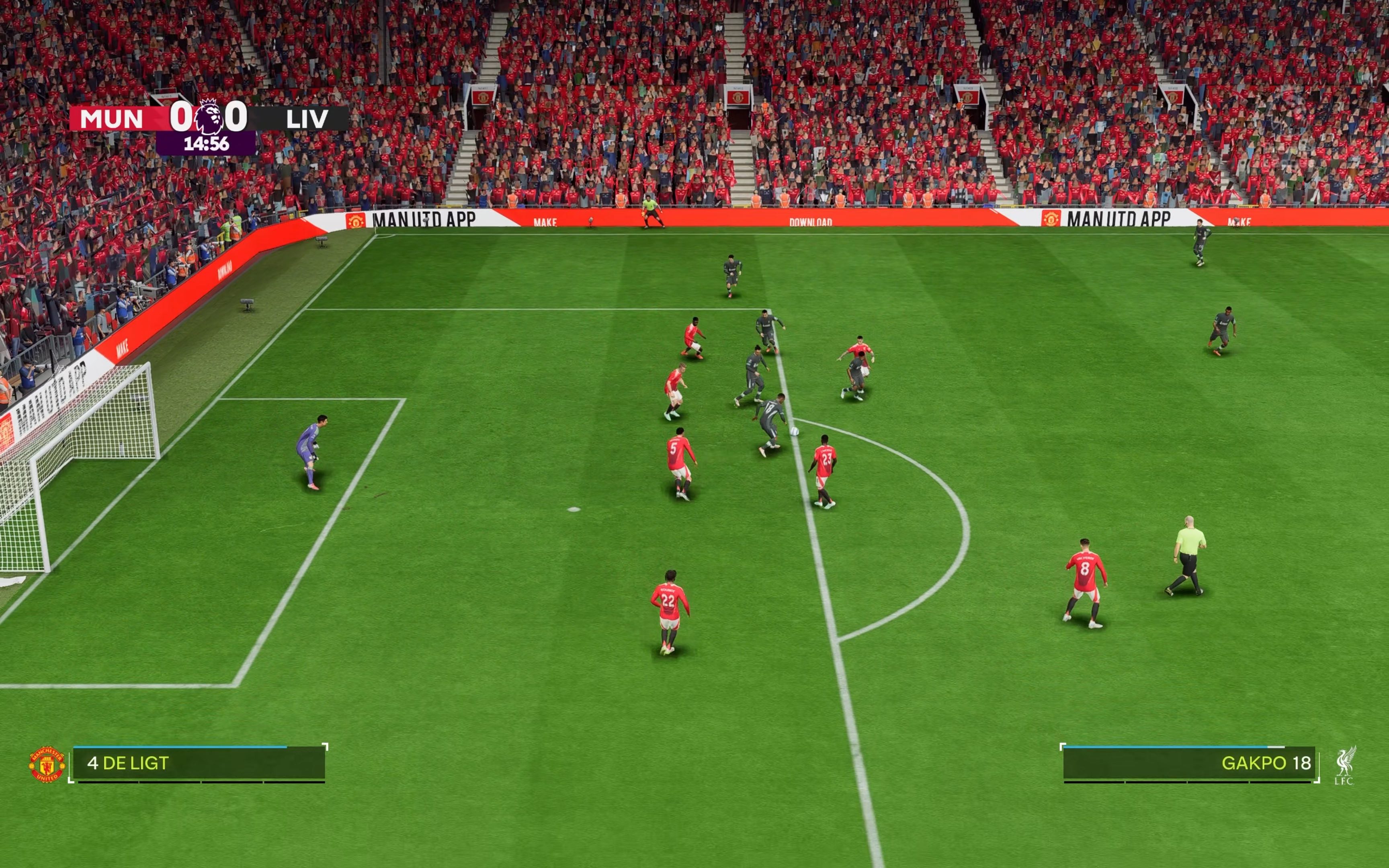Select the Gakpo player name panel
This screenshot has height=868, width=1389.
[1188, 763]
